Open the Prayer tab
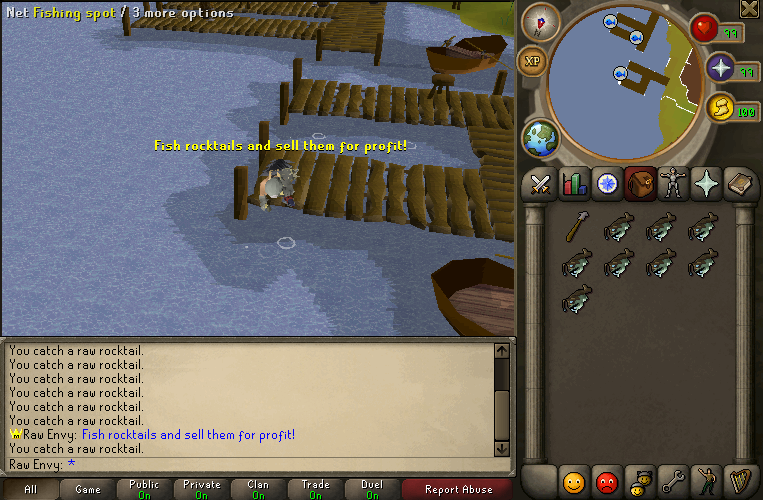The image size is (763, 500). click(706, 184)
